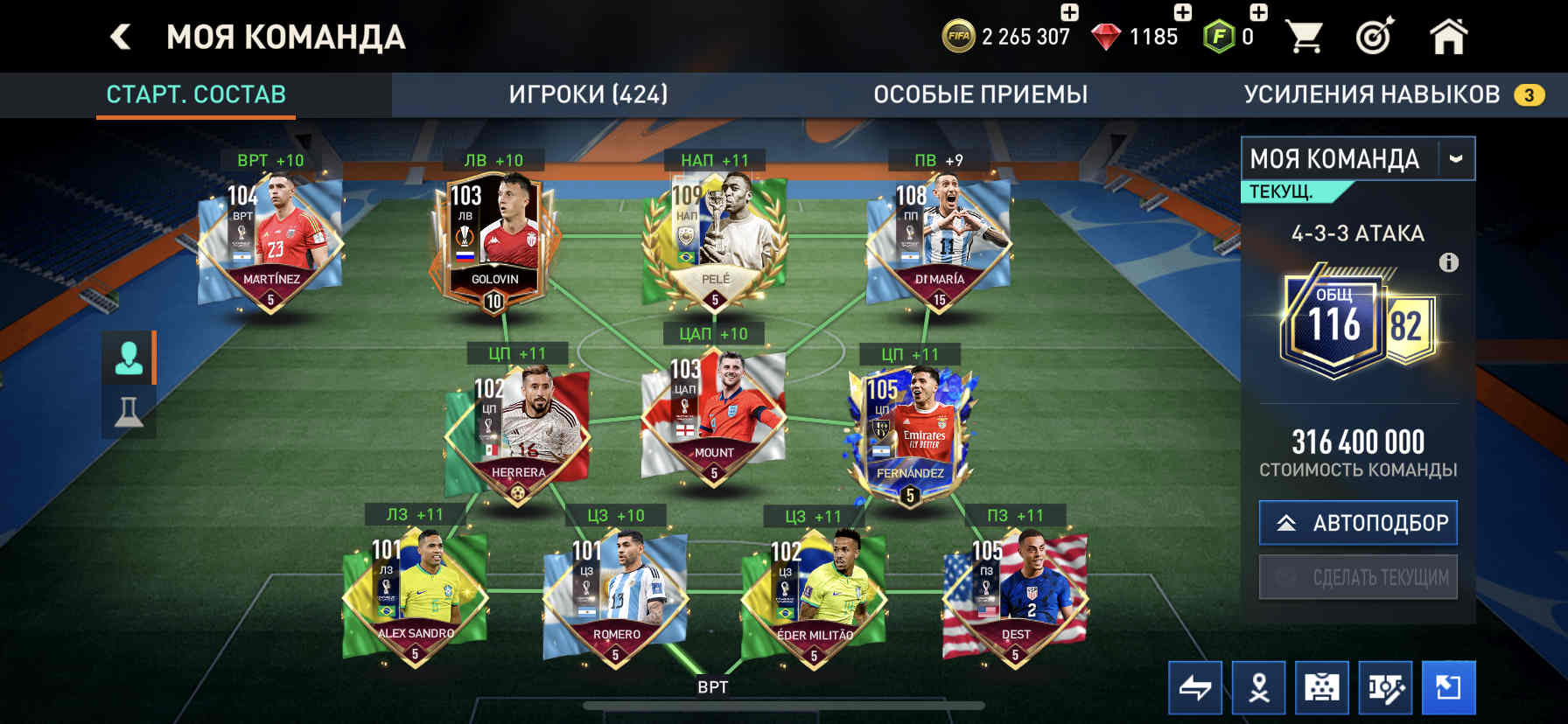Go back using the arrow button
Screen dimensions: 1568x724
pos(121,37)
